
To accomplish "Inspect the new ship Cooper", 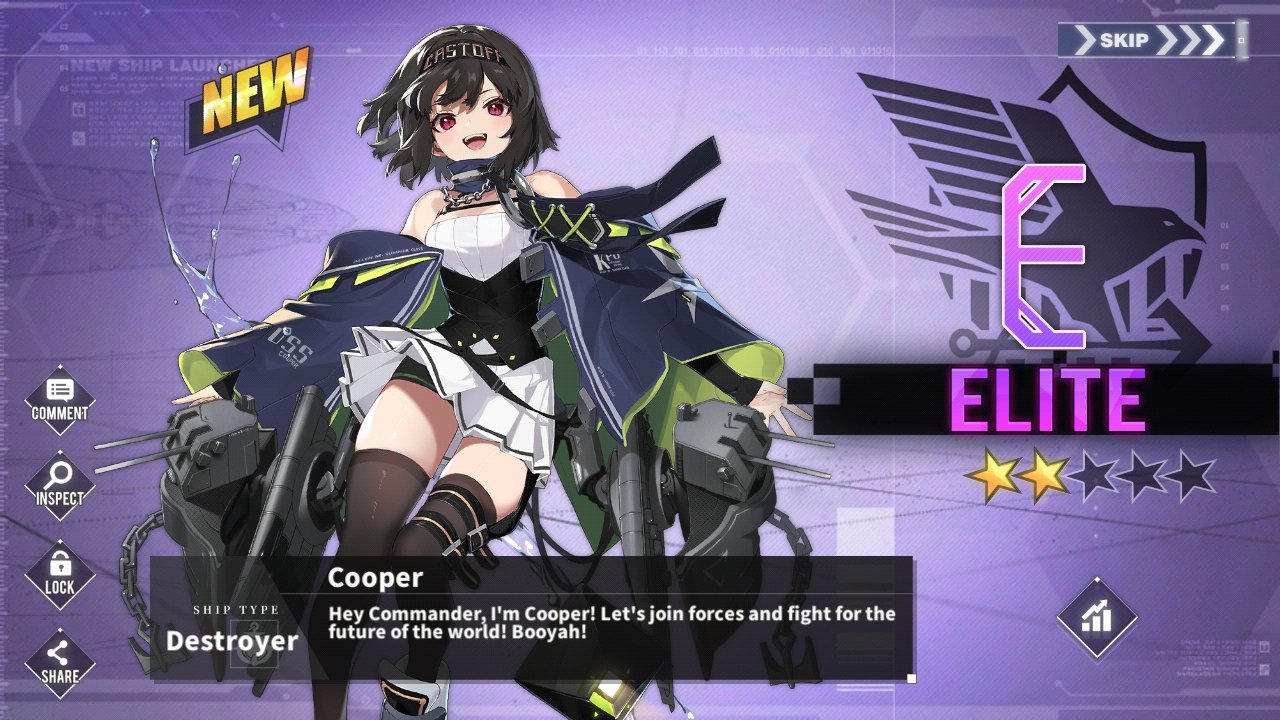I will pos(60,484).
